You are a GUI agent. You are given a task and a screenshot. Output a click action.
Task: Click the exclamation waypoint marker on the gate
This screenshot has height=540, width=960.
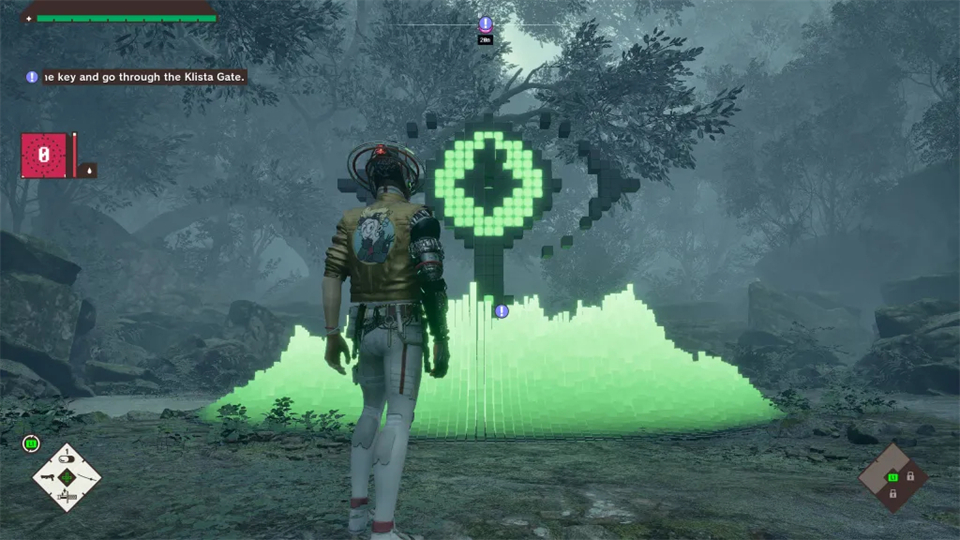coord(502,311)
